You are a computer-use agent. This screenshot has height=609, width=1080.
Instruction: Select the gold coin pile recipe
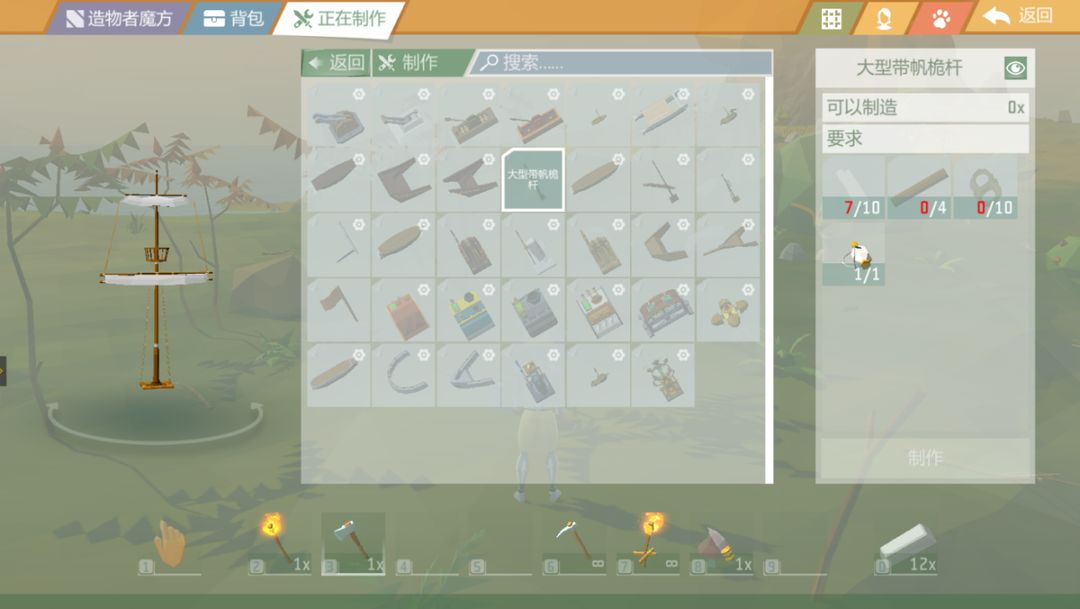click(x=727, y=309)
